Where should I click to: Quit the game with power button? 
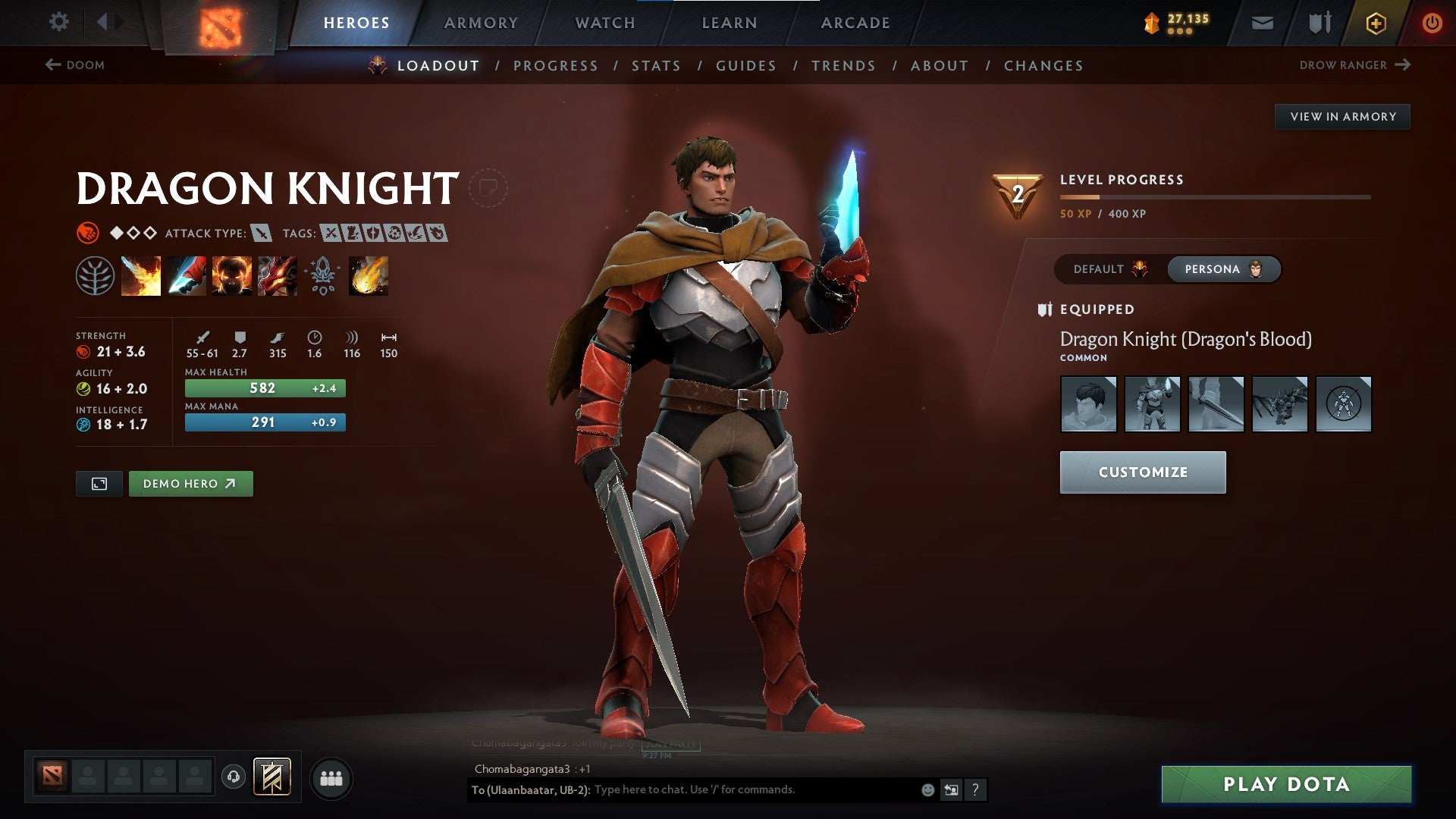(x=1432, y=23)
